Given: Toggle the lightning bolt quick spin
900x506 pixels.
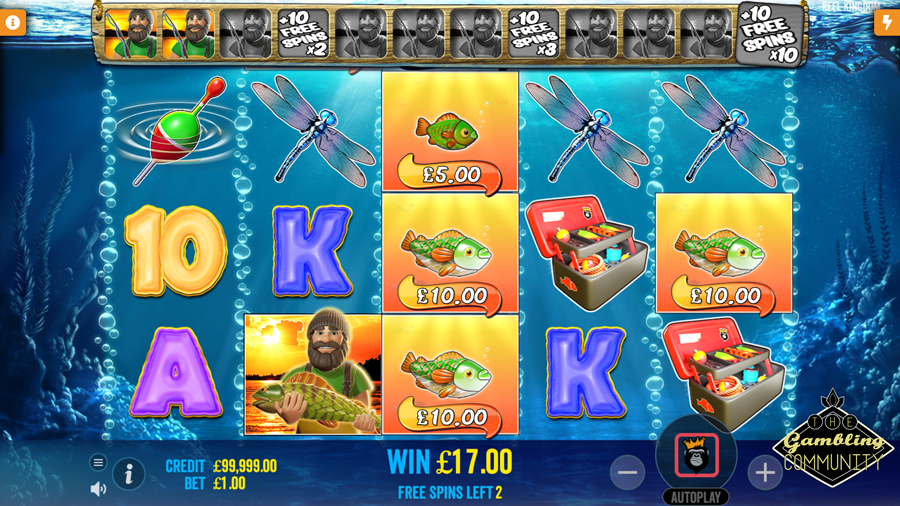Looking at the screenshot, I should point(886,22).
